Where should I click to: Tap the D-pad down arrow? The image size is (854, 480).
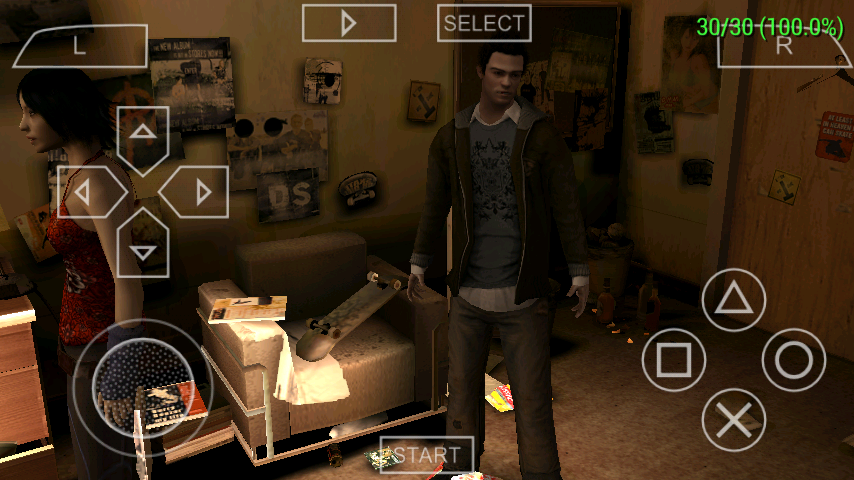(143, 249)
